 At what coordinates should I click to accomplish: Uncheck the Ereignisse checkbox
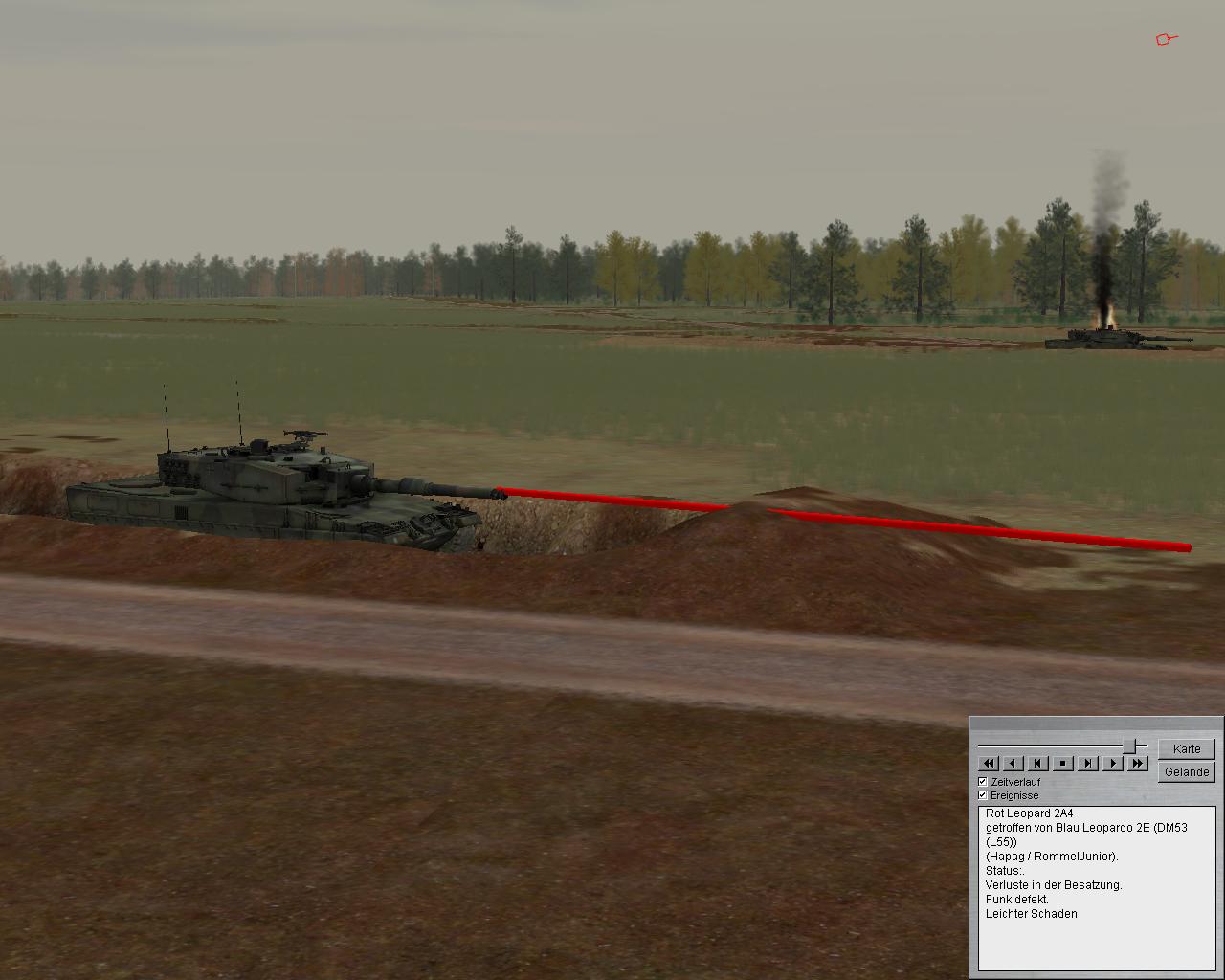983,795
